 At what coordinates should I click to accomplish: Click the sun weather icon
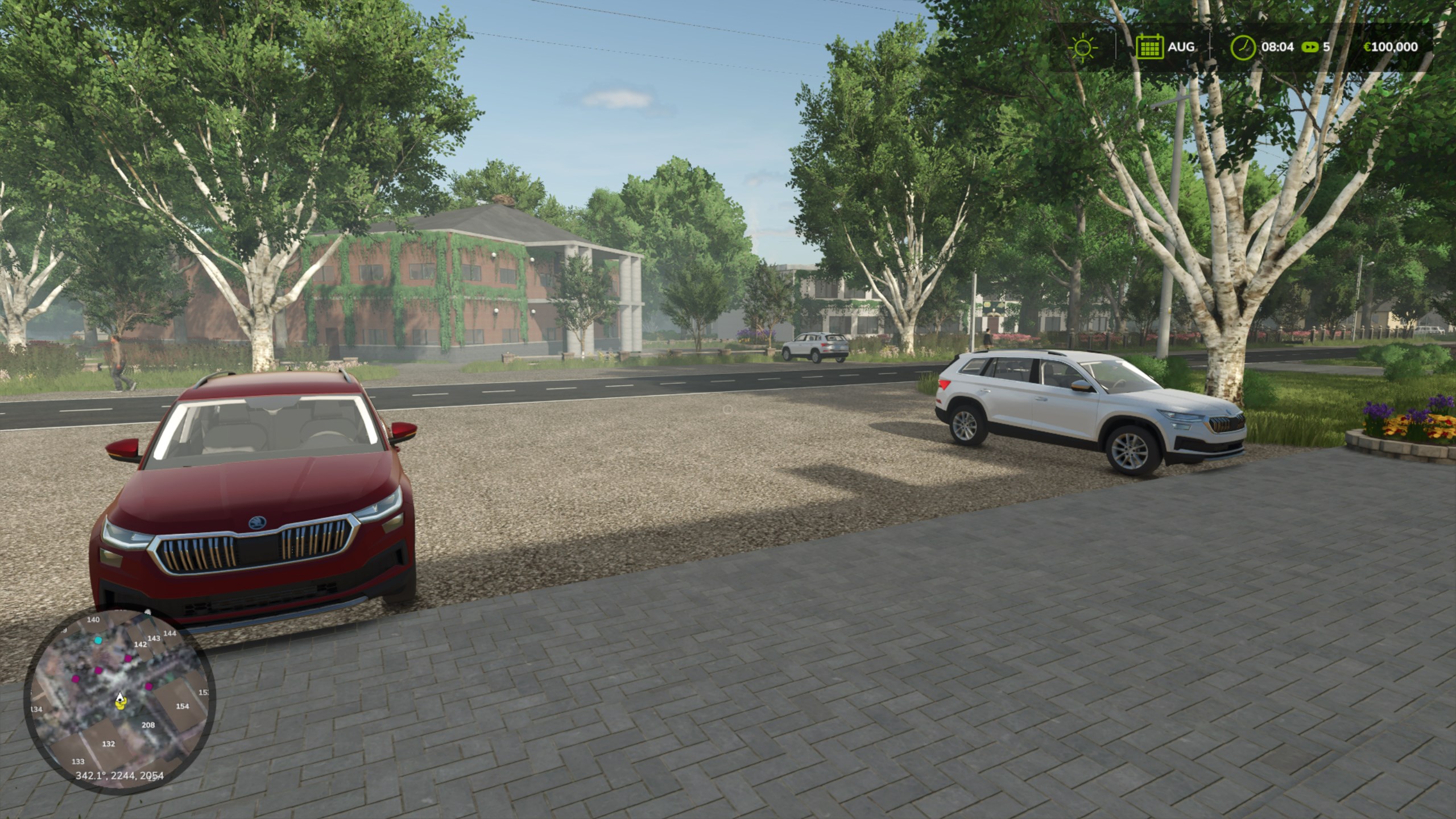[1082, 47]
